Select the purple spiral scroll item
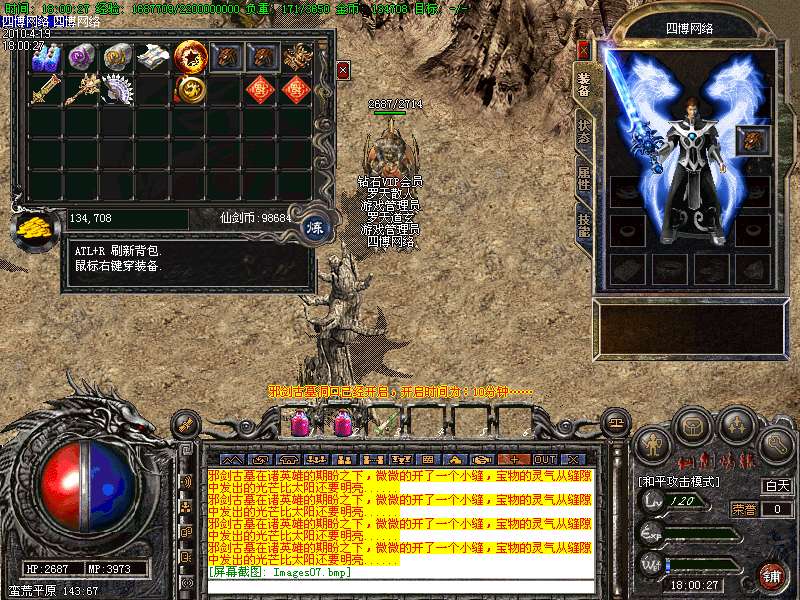The height and width of the screenshot is (600, 800). tap(82, 57)
